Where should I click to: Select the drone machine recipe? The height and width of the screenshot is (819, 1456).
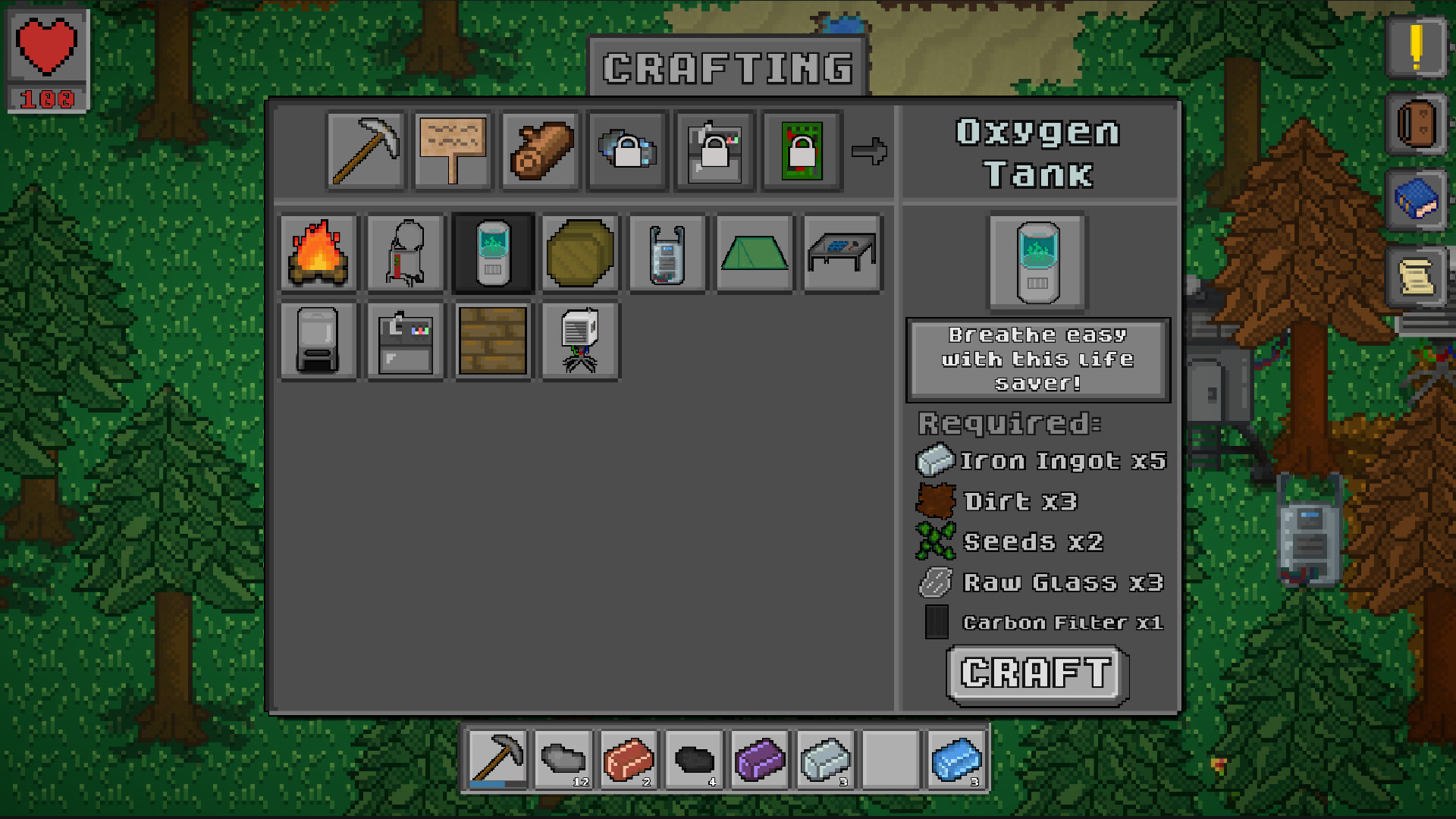click(579, 339)
